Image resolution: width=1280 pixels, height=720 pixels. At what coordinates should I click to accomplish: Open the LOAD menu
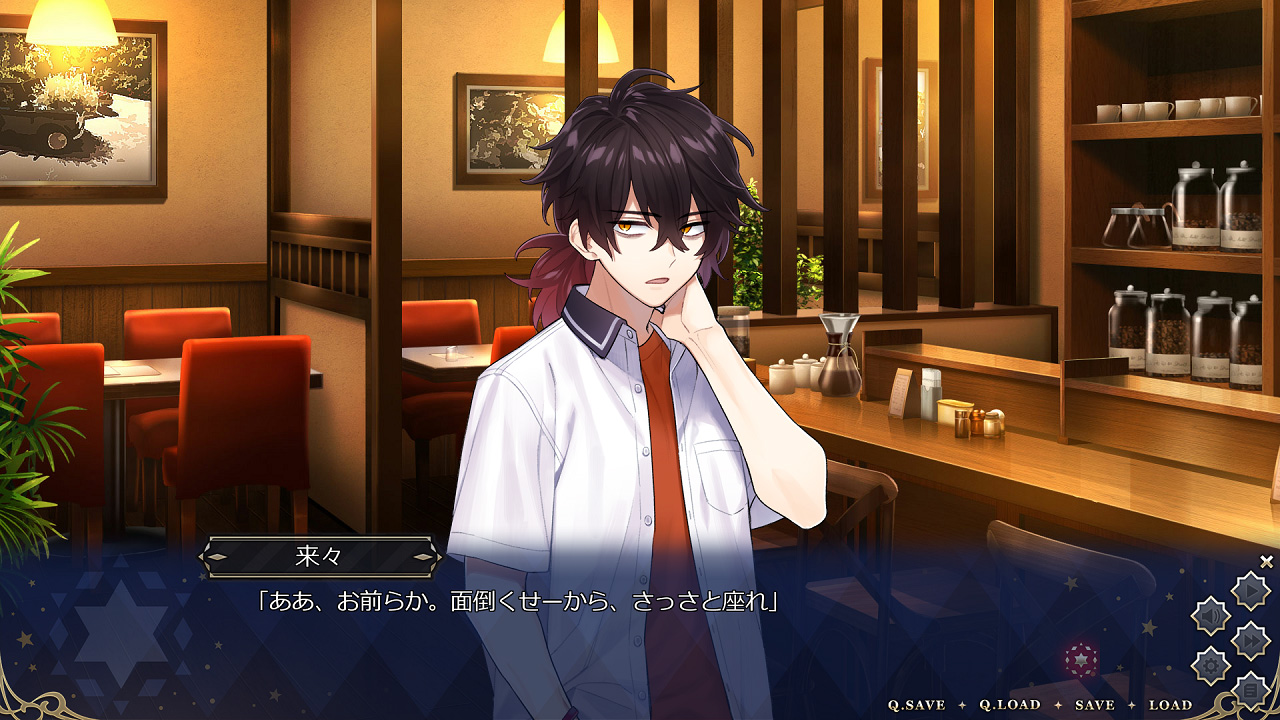pyautogui.click(x=1170, y=705)
